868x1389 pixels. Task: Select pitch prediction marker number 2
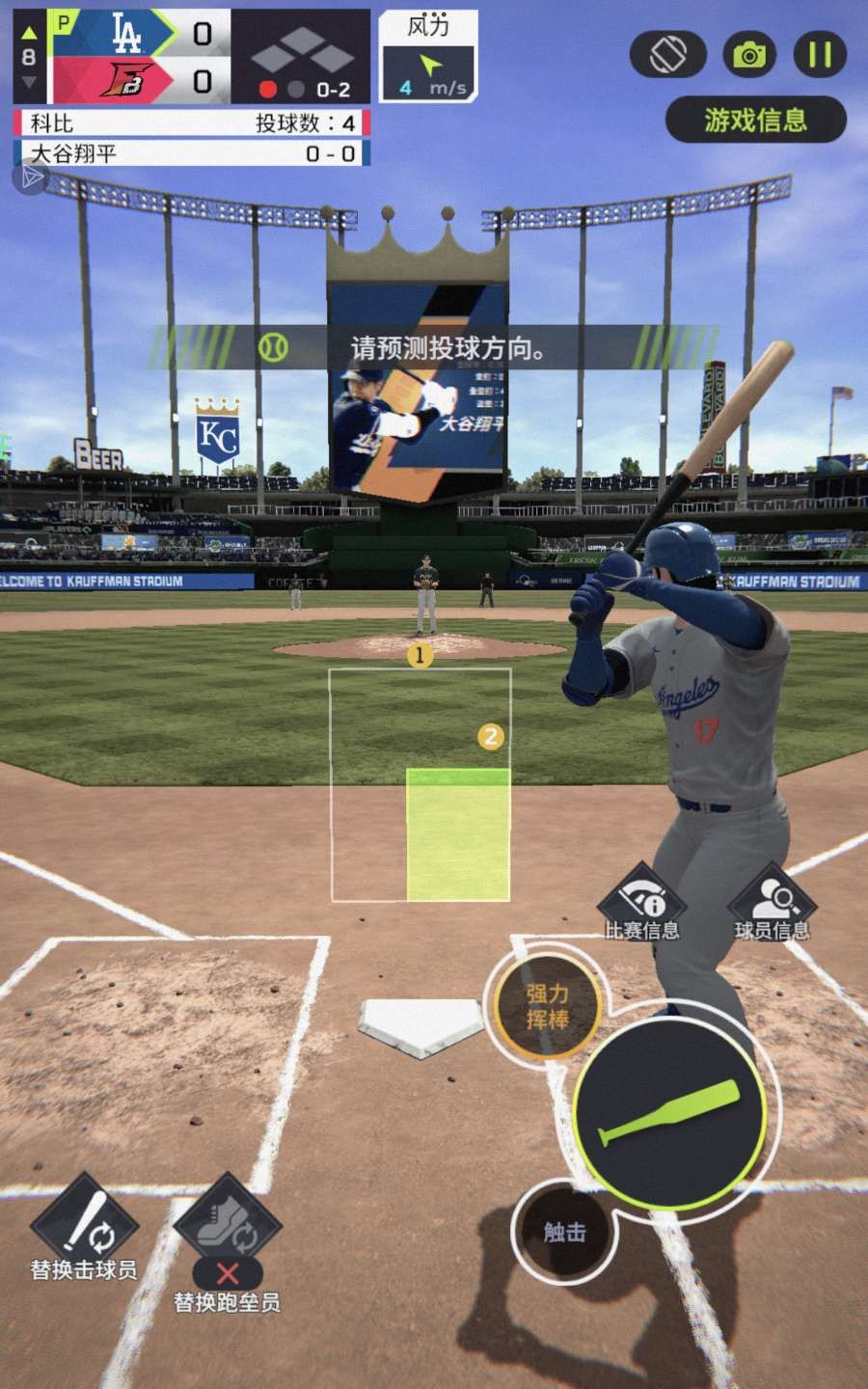point(491,738)
